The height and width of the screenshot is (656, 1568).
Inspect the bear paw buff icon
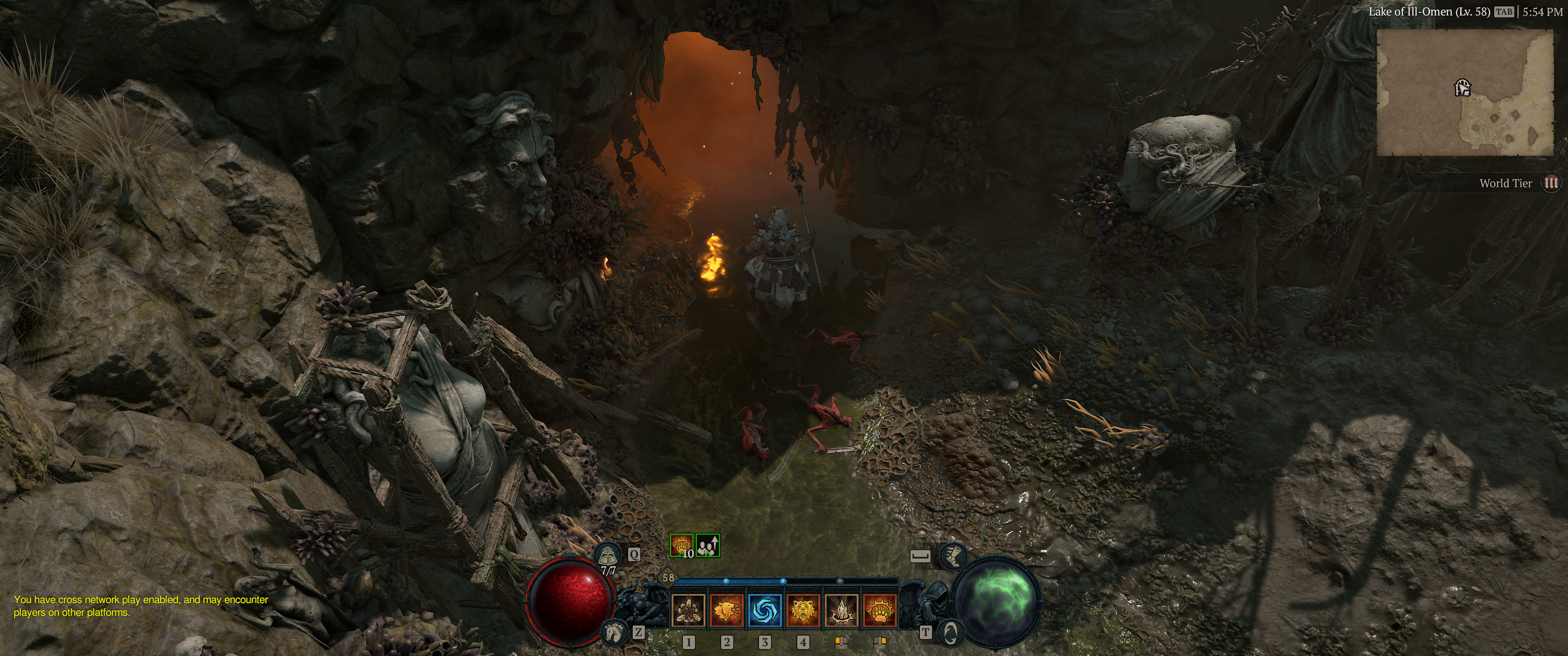click(681, 546)
